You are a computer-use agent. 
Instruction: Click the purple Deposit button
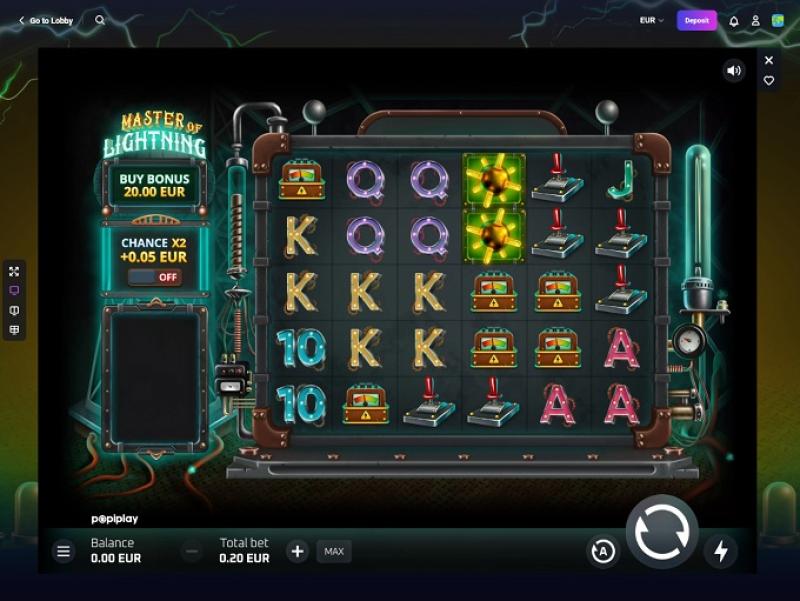696,20
